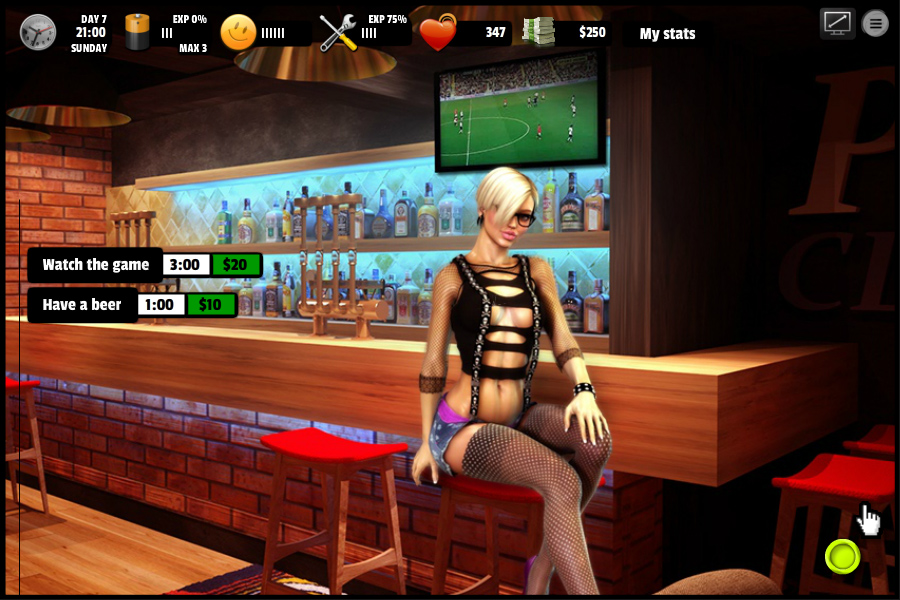Choose the Watch the game option
The height and width of the screenshot is (600, 900).
(x=96, y=265)
